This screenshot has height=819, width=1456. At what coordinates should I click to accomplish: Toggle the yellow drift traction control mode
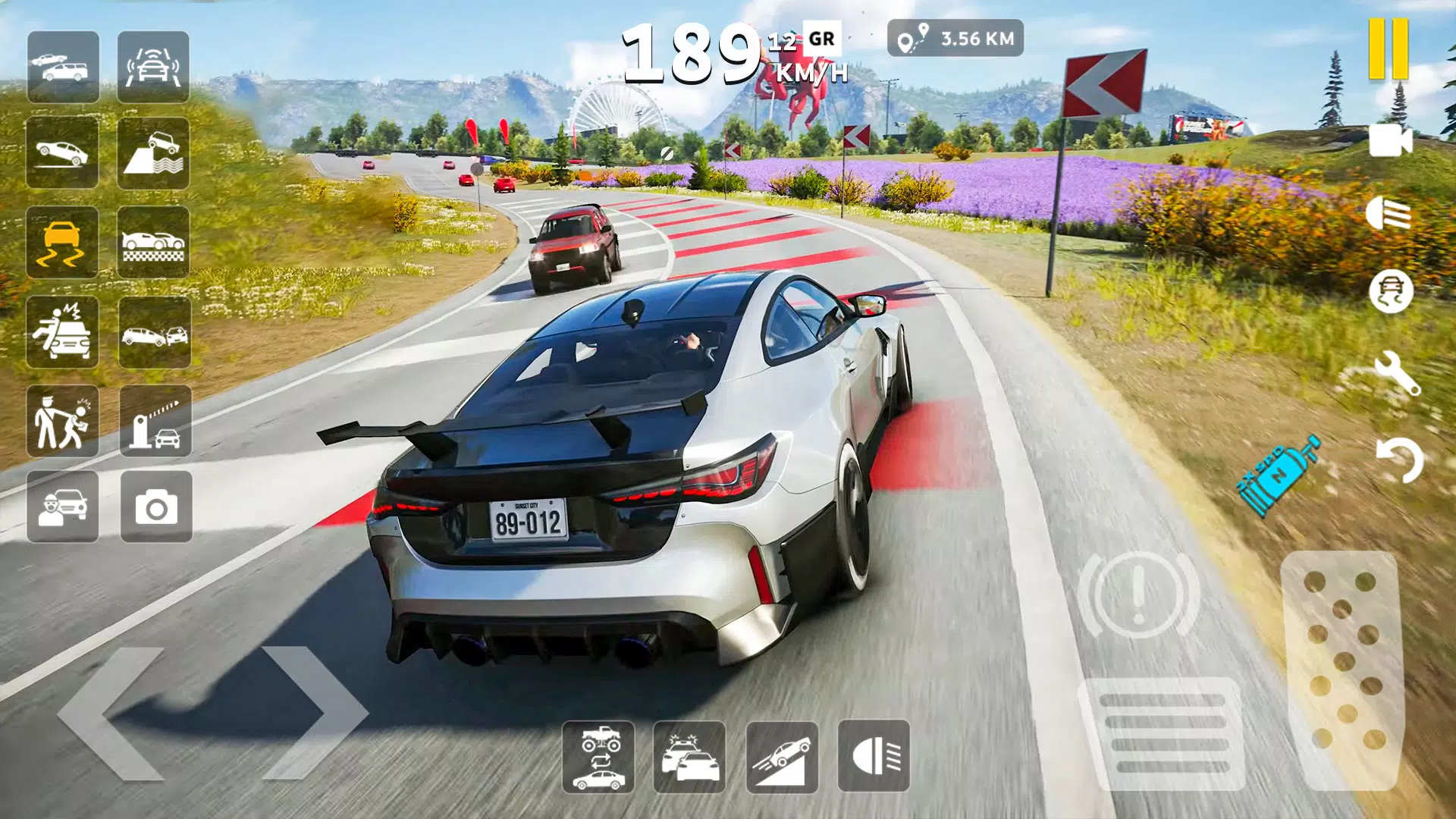(x=64, y=243)
